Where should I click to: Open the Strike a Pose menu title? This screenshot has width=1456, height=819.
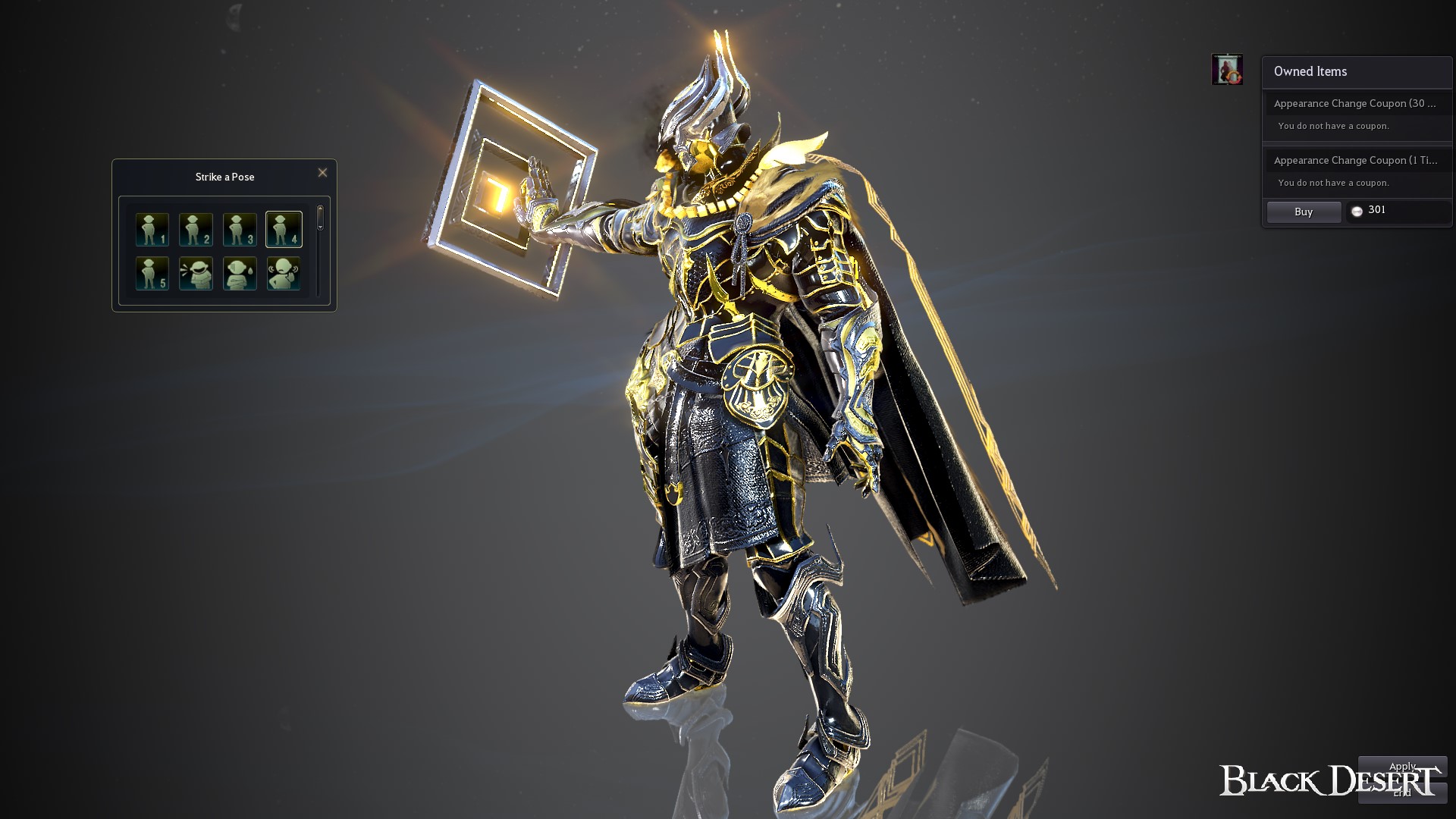coord(224,177)
